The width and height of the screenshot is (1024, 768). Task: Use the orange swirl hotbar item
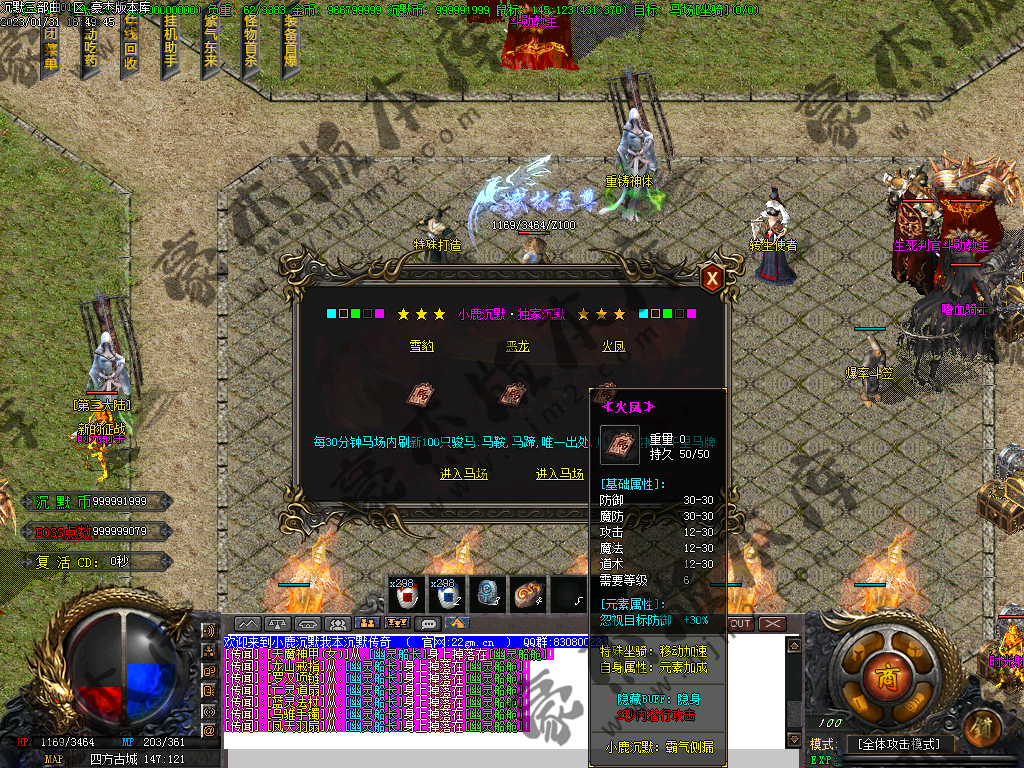(x=527, y=596)
